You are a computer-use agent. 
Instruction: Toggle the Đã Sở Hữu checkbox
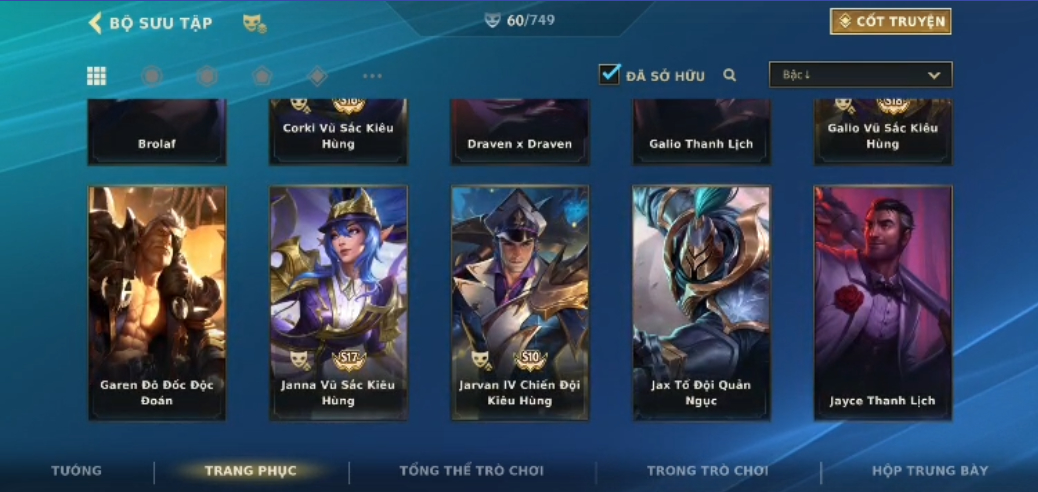point(609,74)
